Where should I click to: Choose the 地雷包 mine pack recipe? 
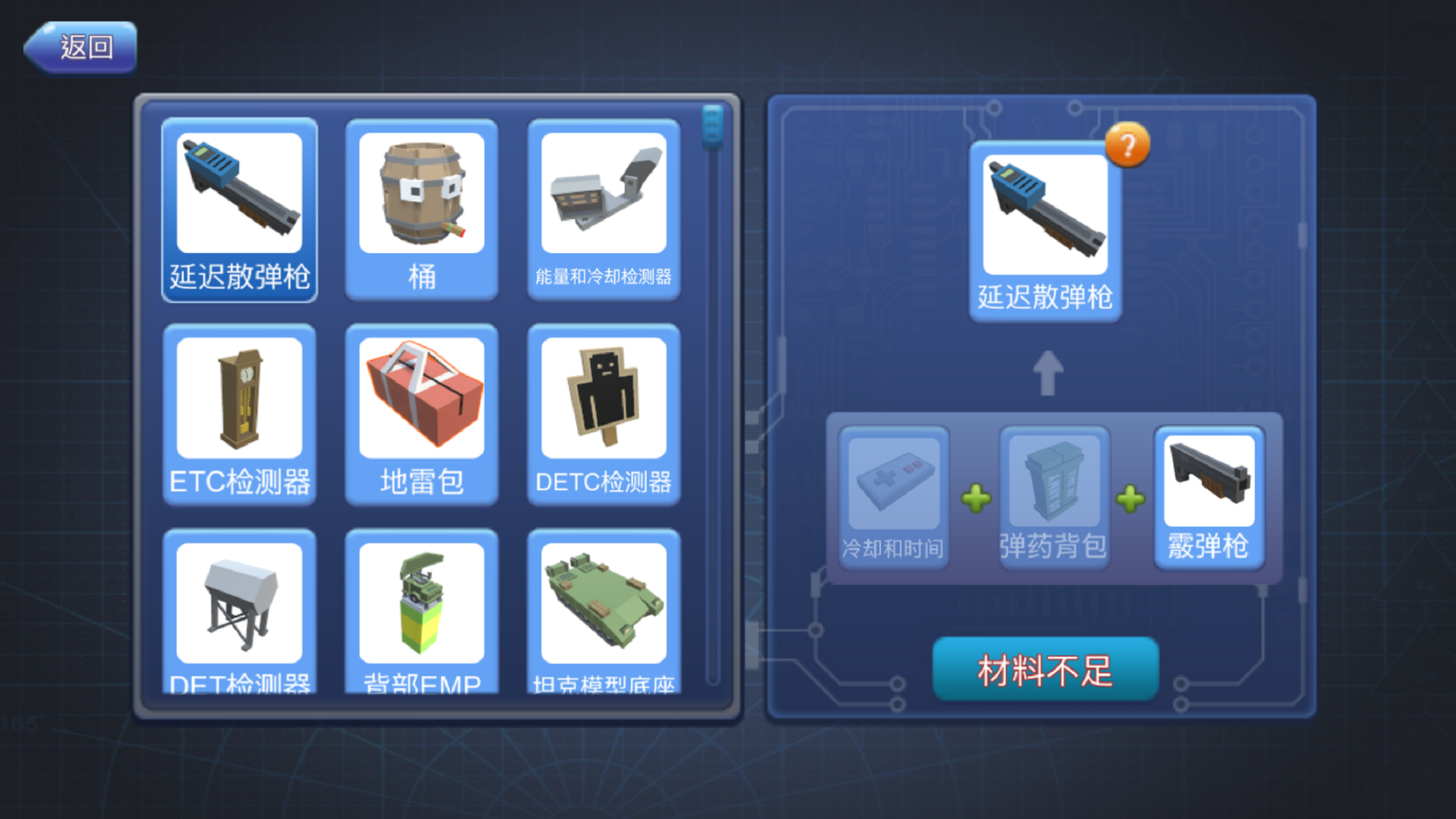coord(421,415)
